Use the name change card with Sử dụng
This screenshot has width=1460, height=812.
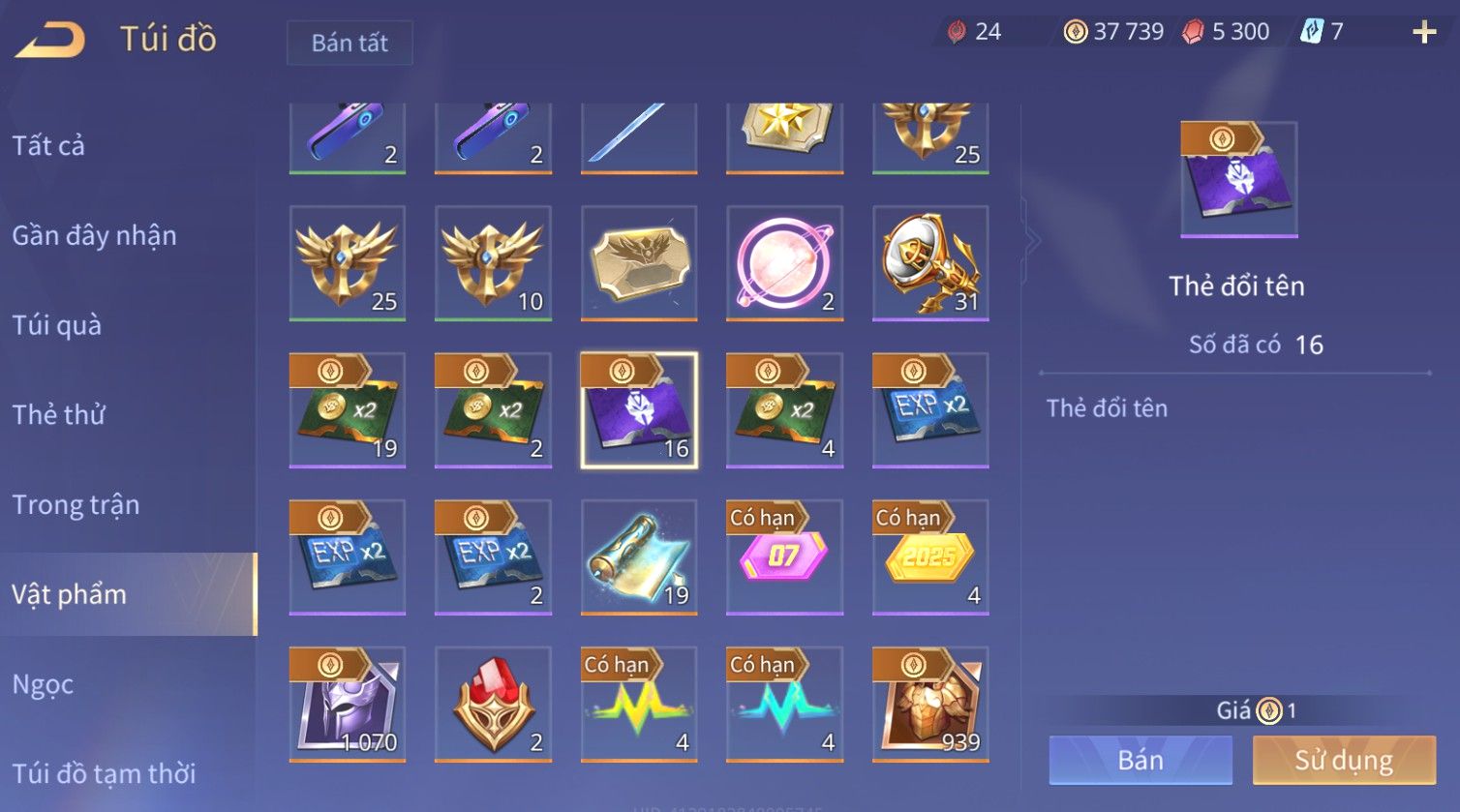tap(1344, 760)
